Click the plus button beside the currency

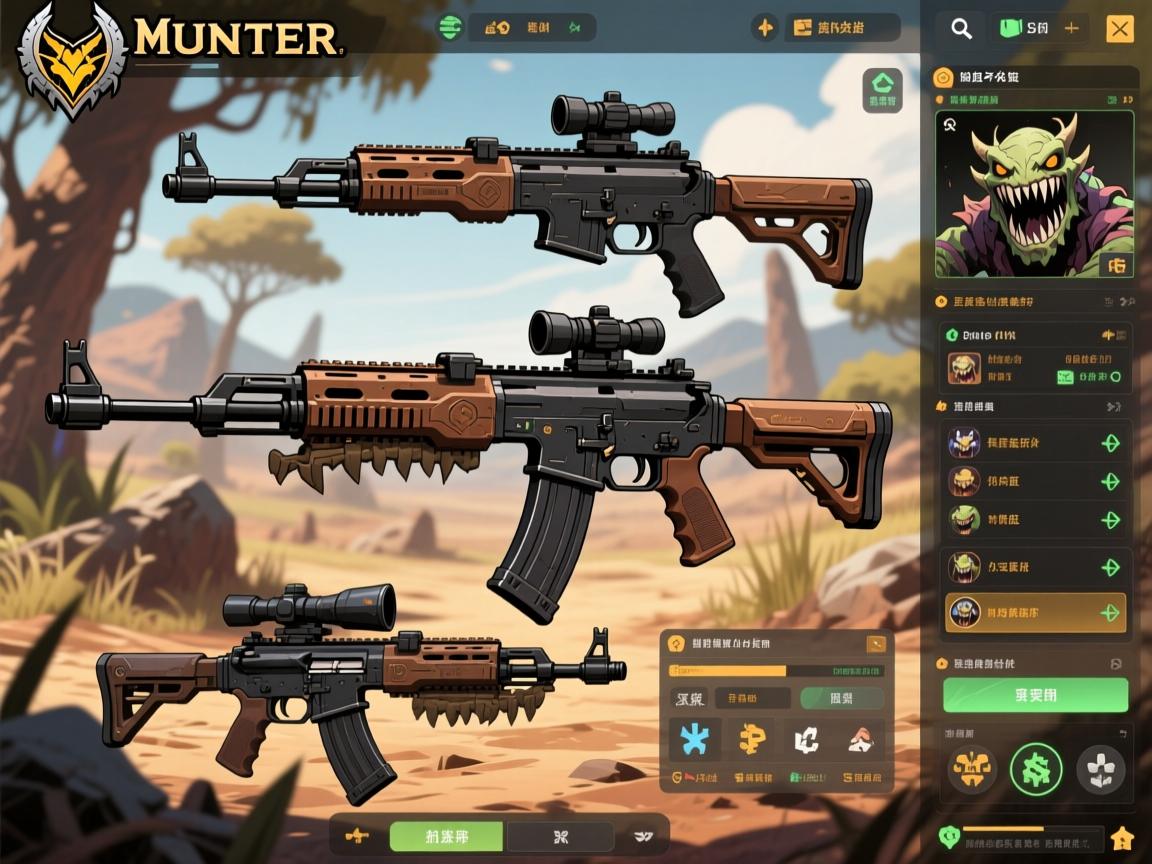tap(1071, 29)
